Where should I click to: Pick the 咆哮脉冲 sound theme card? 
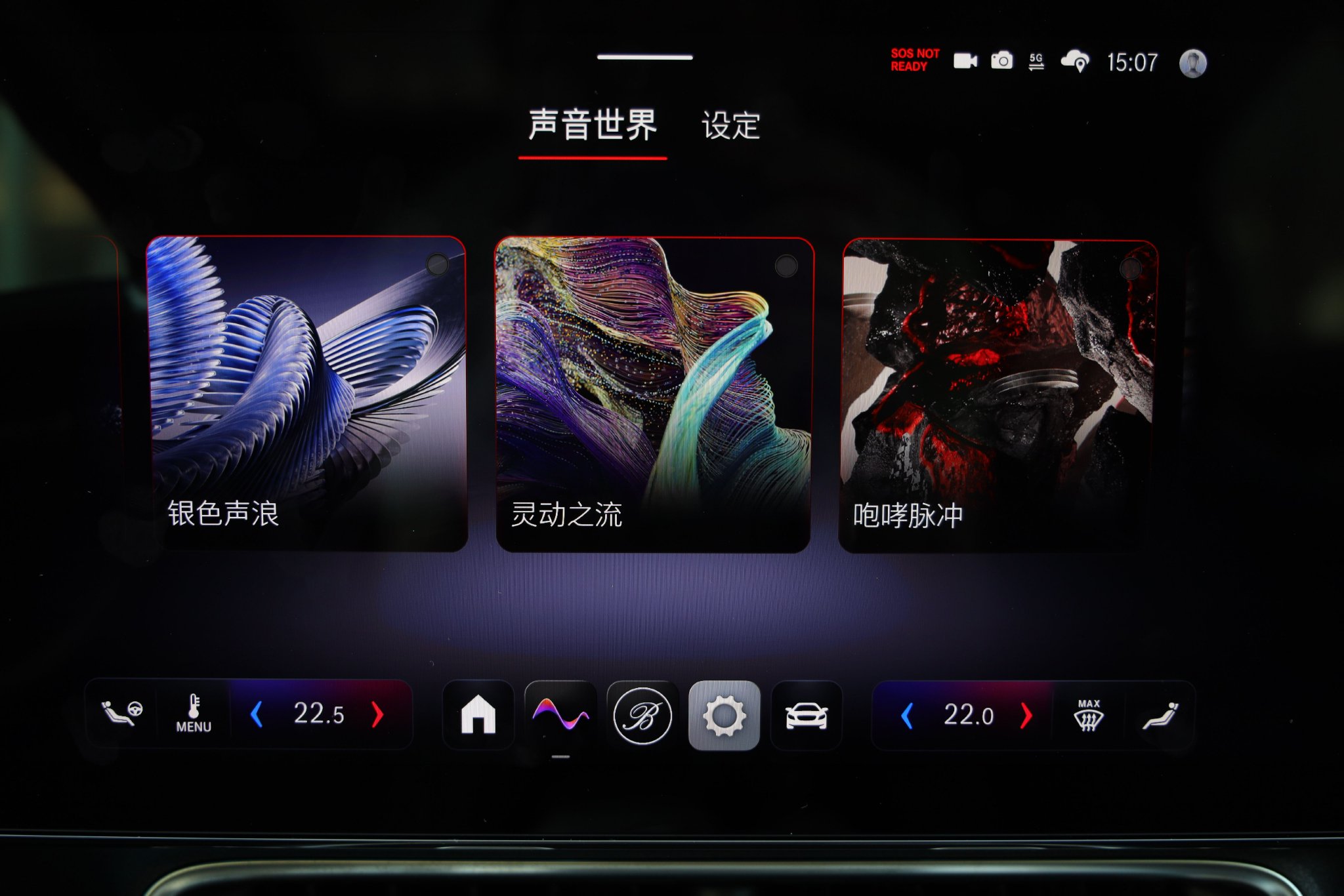(999, 396)
